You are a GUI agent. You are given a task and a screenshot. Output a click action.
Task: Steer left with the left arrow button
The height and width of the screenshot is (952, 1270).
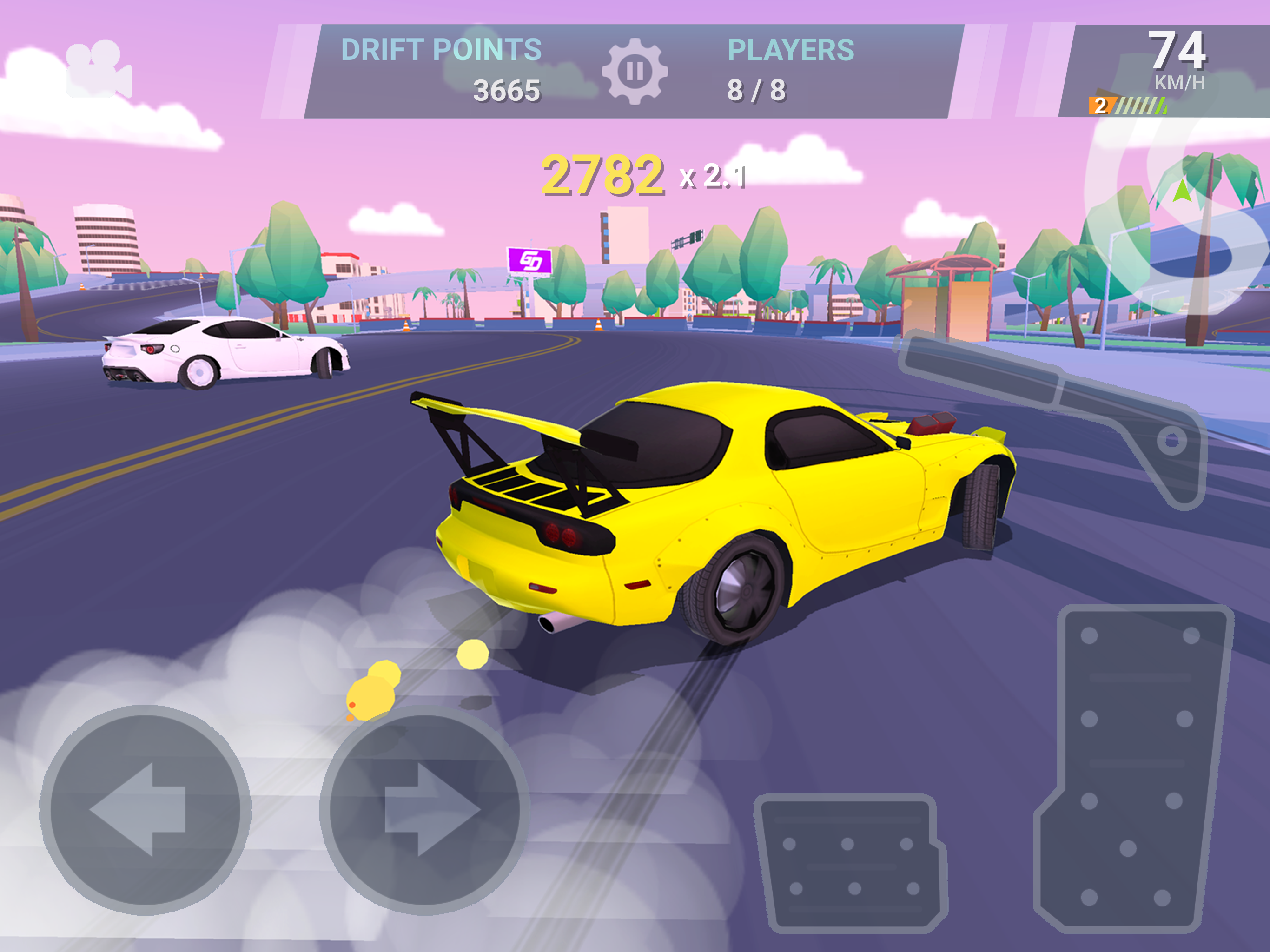[145, 810]
